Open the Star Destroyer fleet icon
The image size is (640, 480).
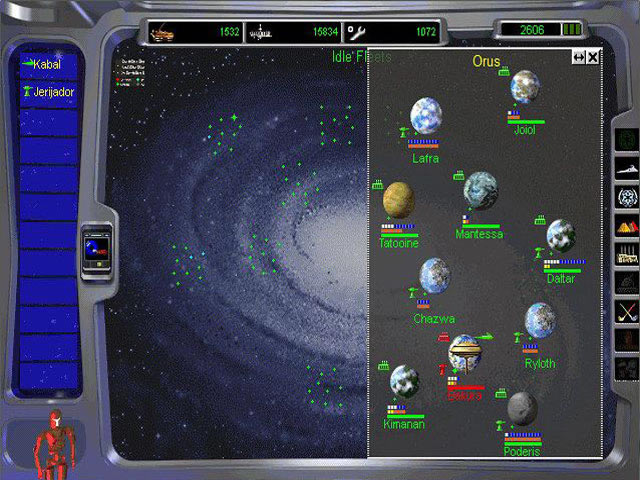pyautogui.click(x=627, y=164)
